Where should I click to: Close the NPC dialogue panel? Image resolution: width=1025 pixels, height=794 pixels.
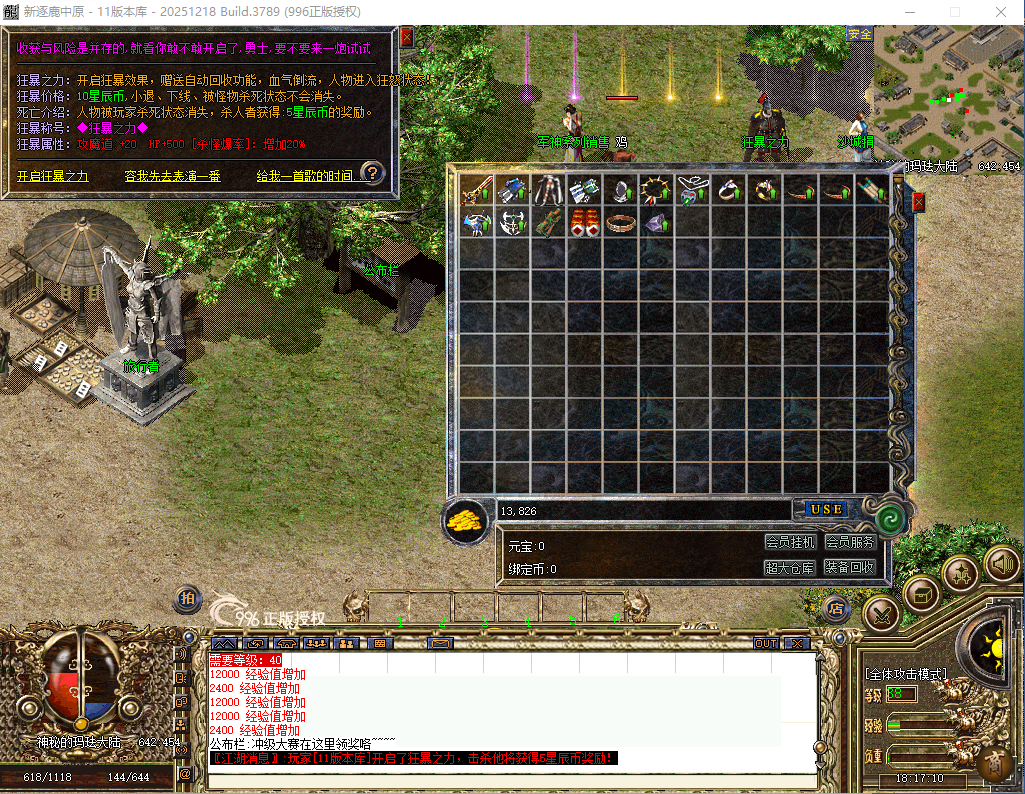pos(406,37)
